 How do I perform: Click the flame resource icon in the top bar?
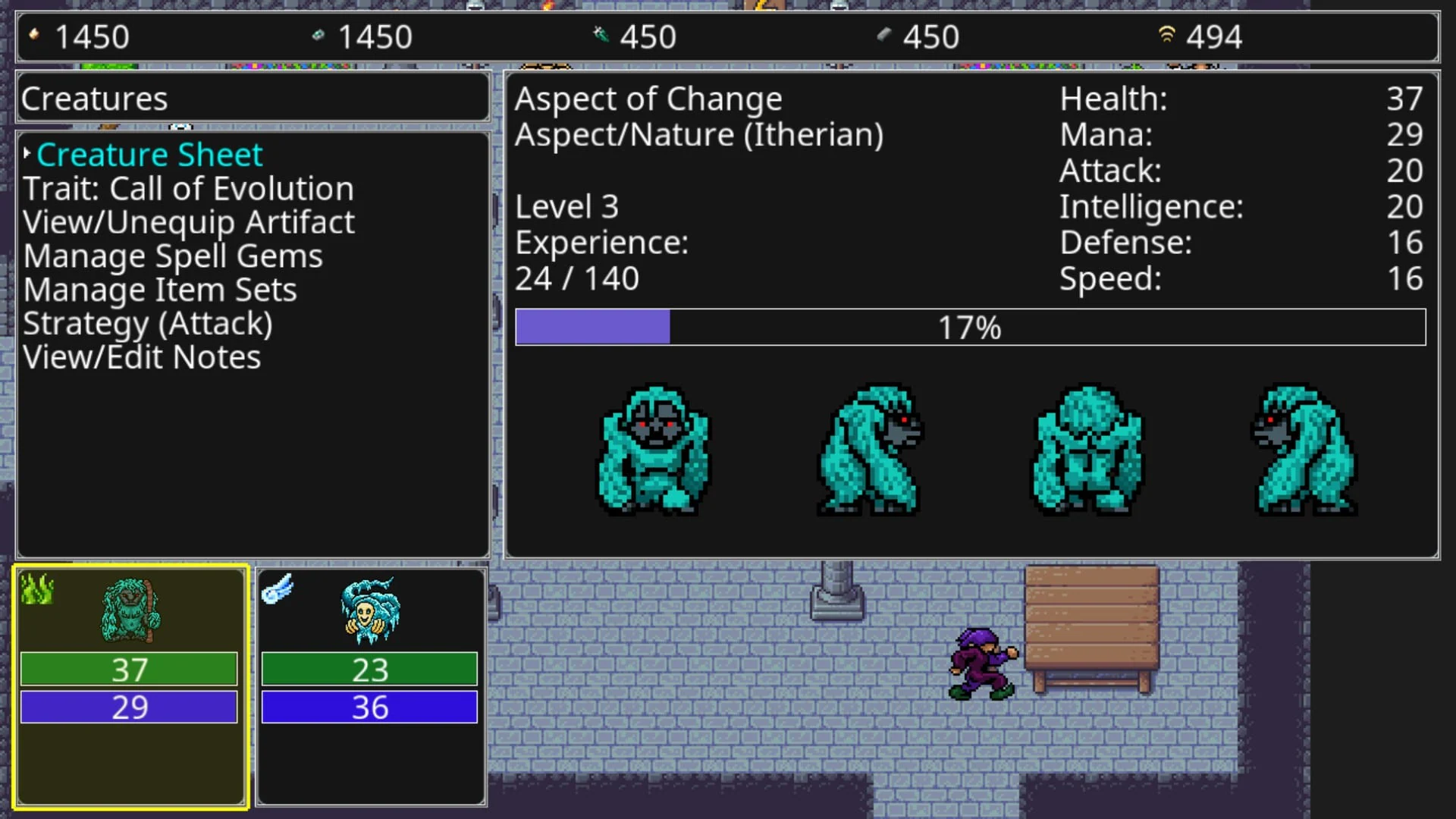33,35
